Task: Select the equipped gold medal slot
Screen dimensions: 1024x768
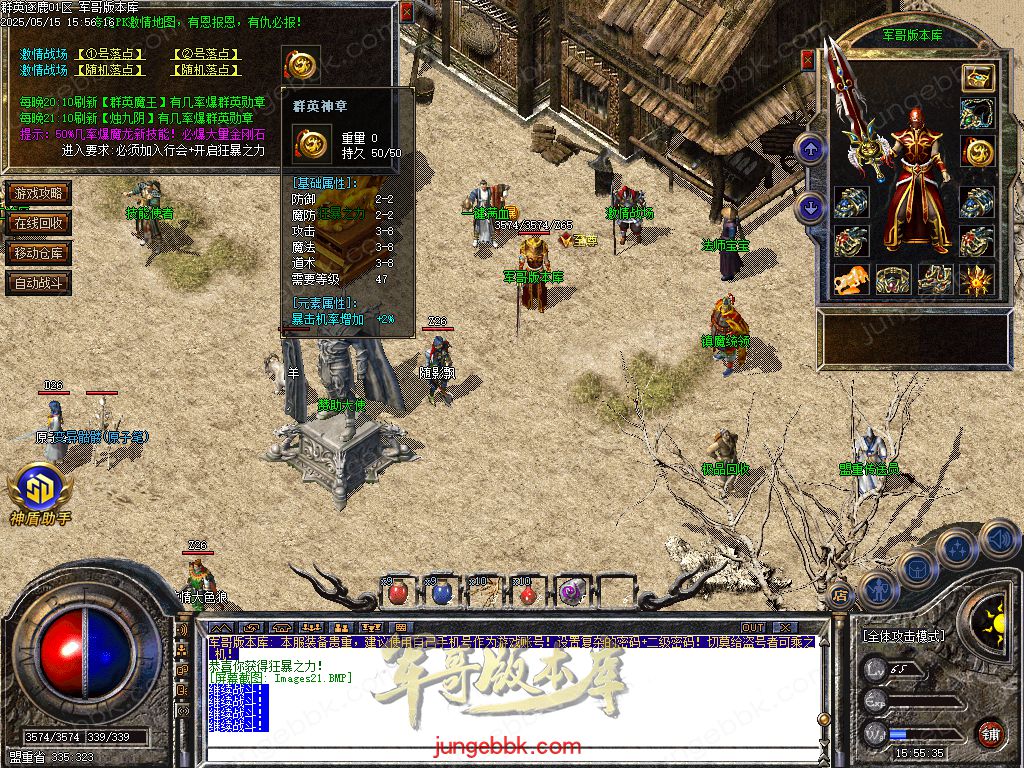Action: coord(977,152)
